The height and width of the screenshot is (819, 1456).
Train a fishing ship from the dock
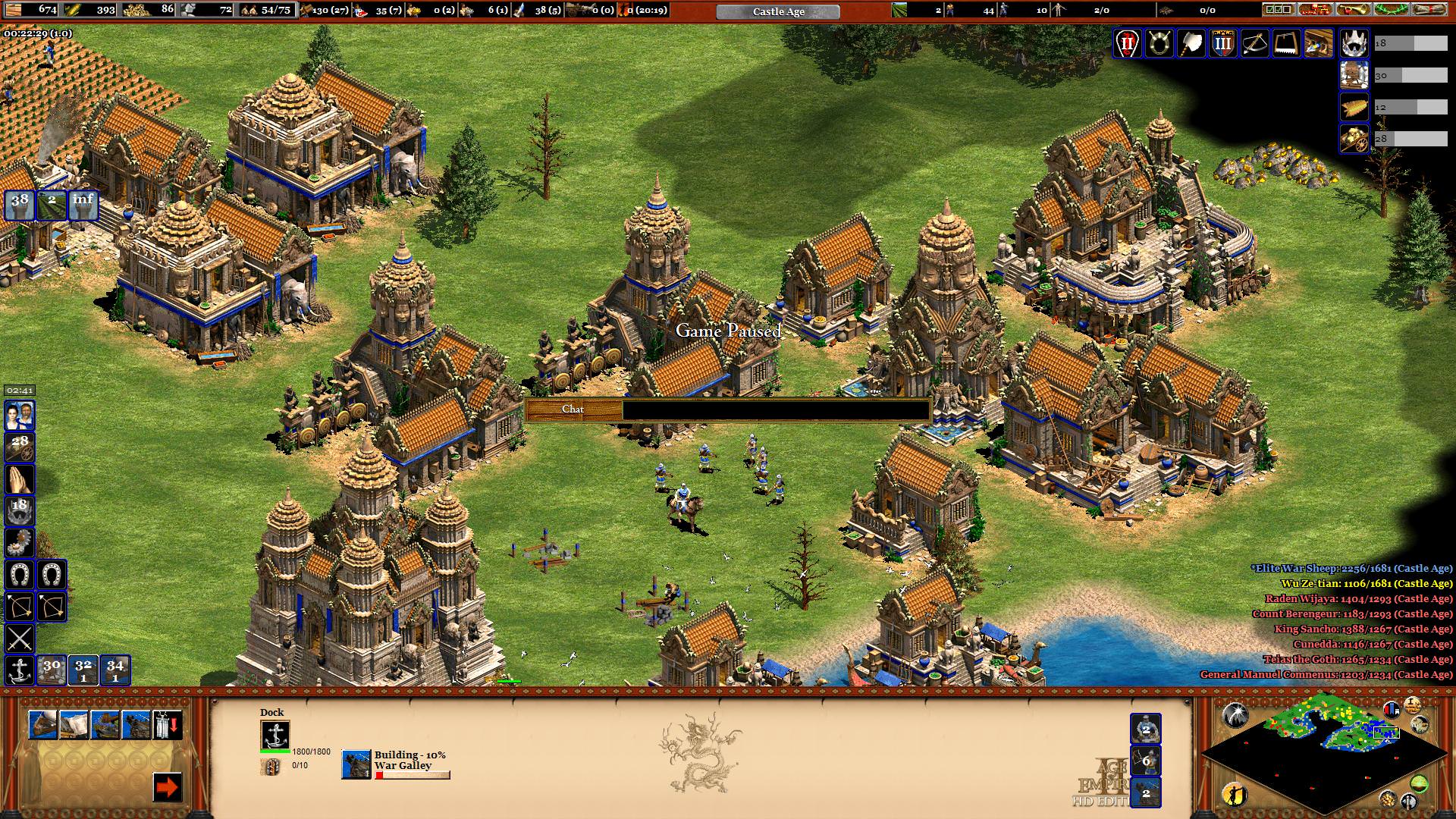(x=42, y=725)
